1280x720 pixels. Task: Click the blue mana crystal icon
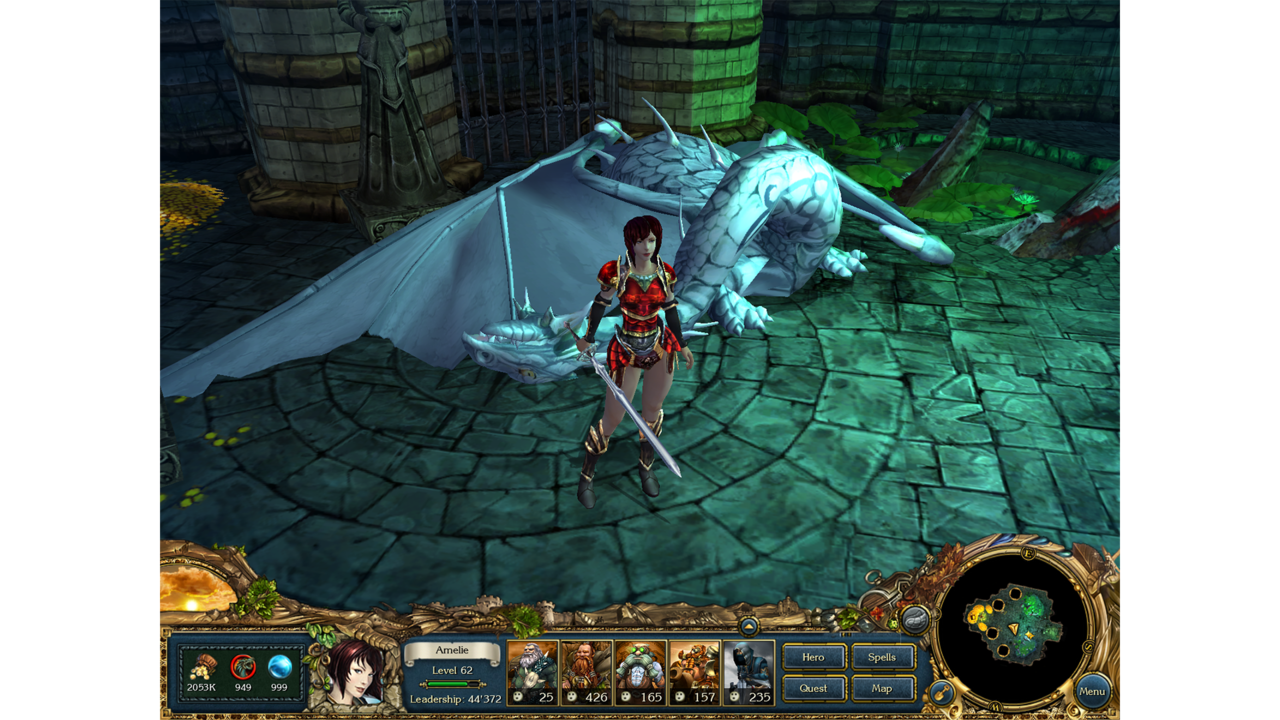click(x=281, y=665)
